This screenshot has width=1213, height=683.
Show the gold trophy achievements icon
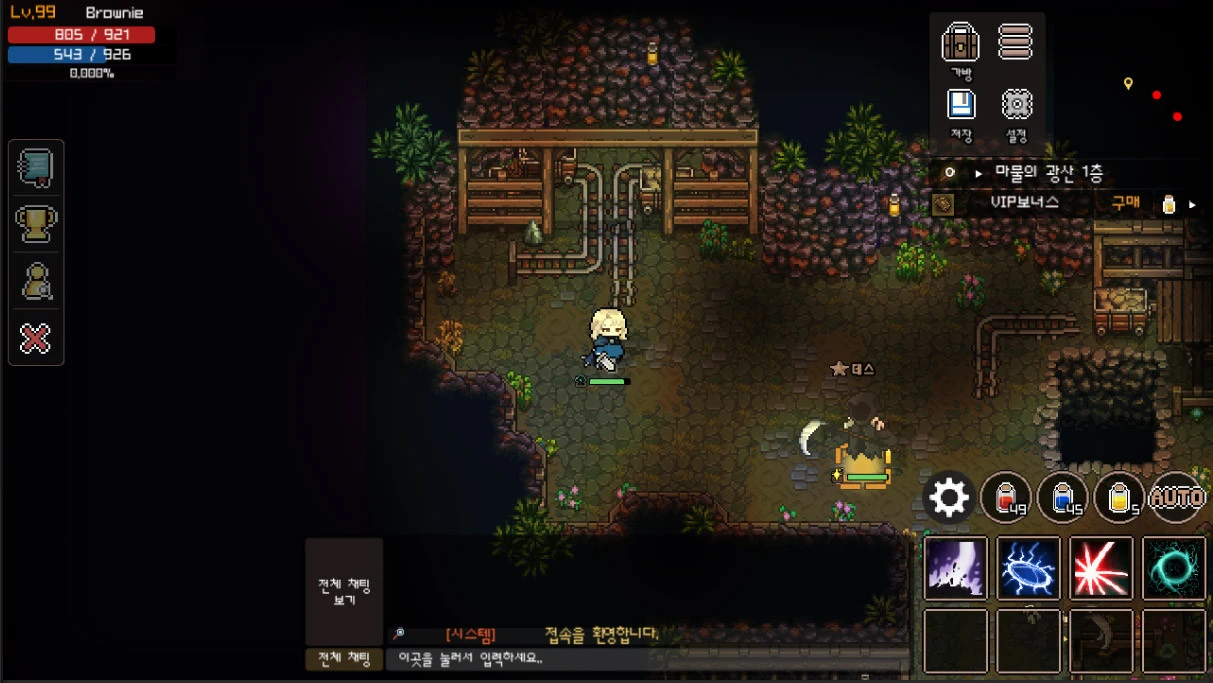click(x=36, y=224)
